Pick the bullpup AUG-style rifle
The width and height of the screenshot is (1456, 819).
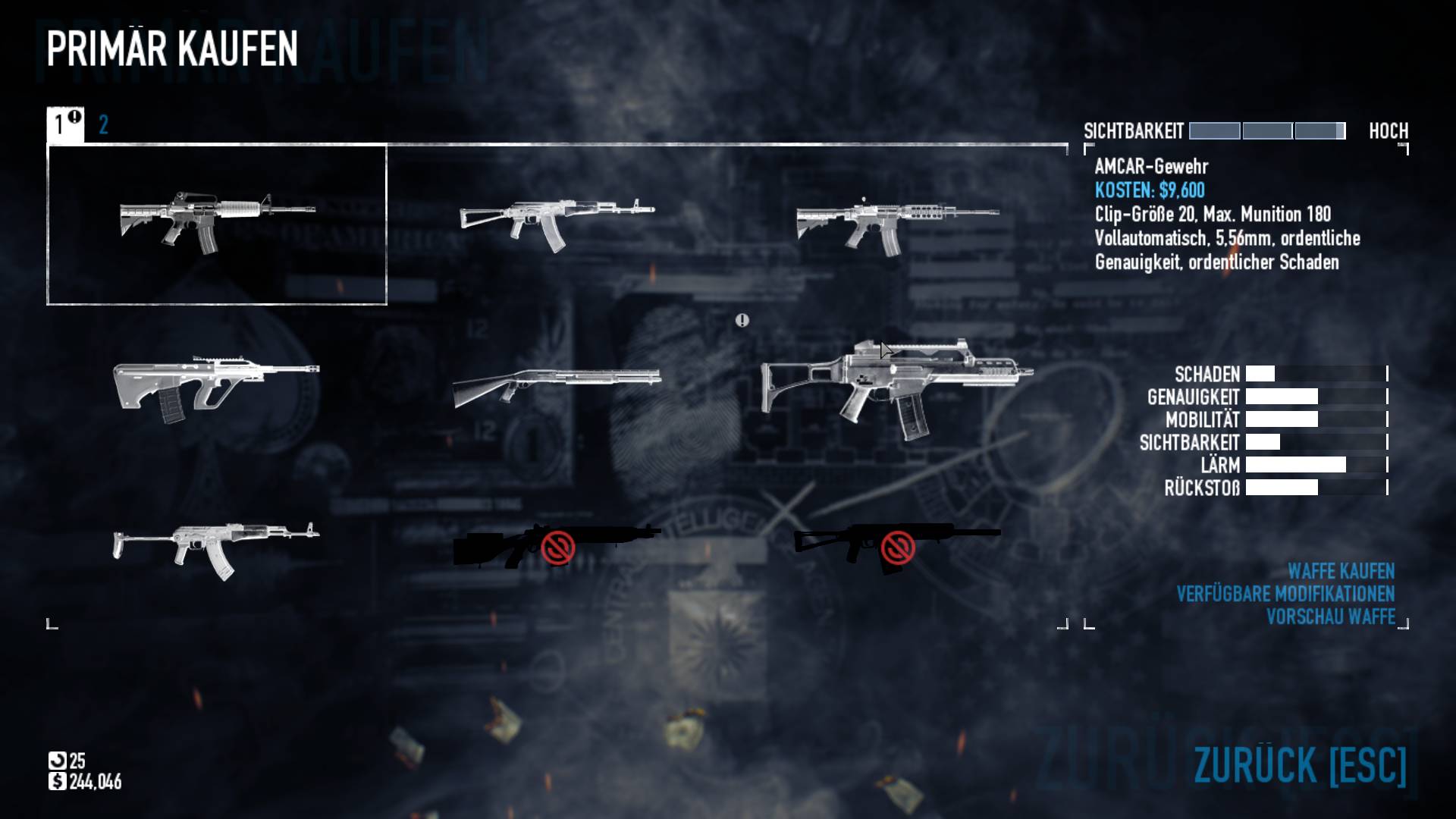216,387
